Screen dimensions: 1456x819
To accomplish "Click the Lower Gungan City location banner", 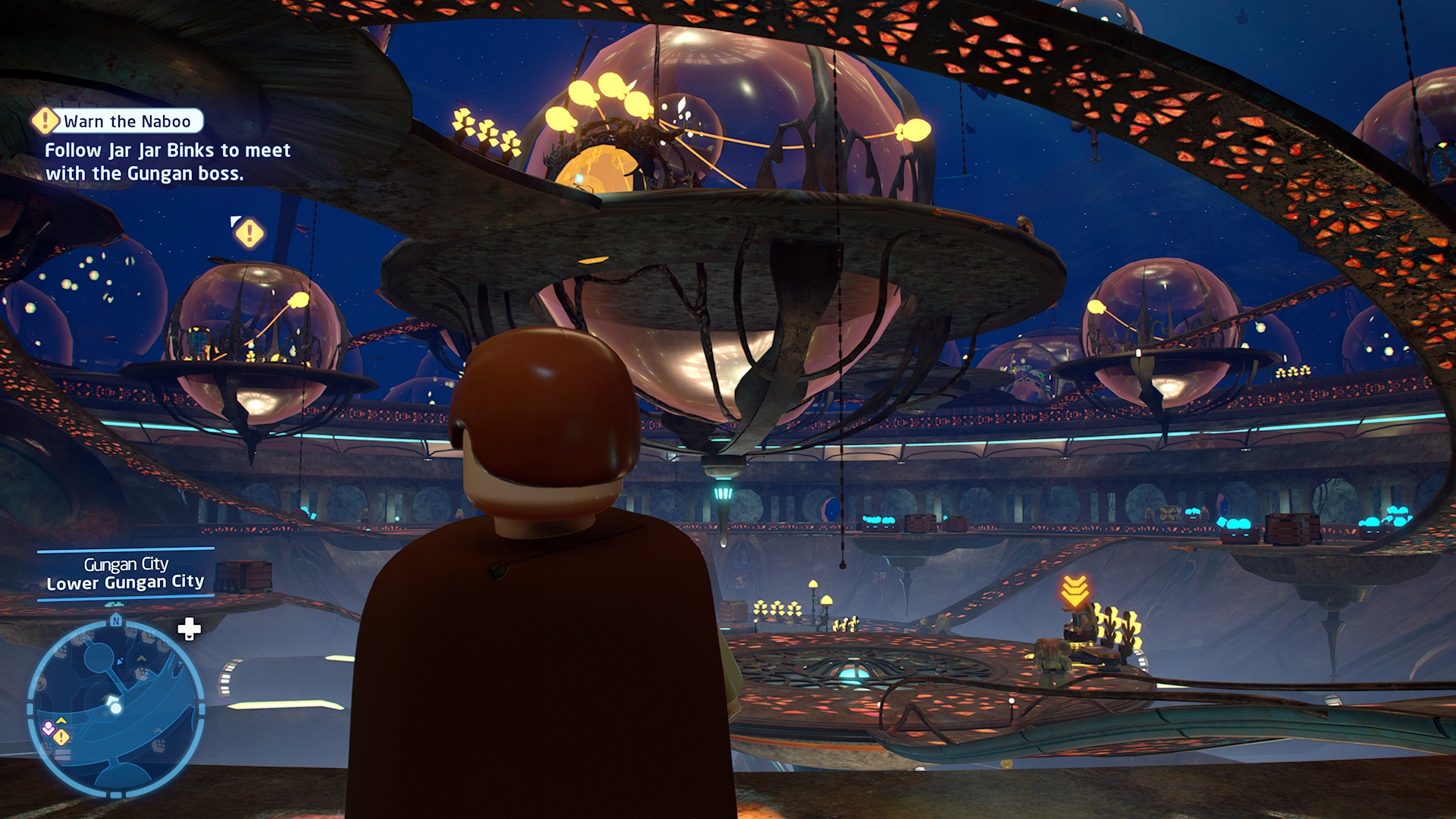I will tap(126, 574).
